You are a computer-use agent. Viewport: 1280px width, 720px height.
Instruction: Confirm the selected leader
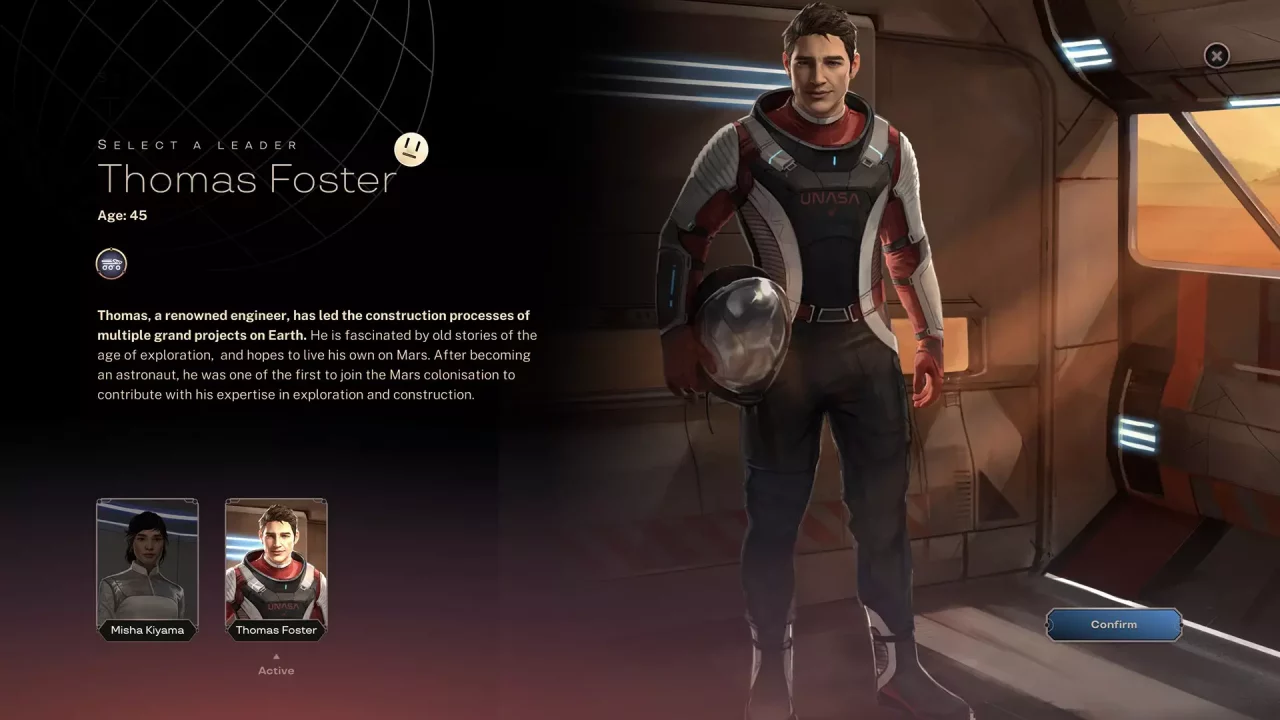coord(1113,625)
